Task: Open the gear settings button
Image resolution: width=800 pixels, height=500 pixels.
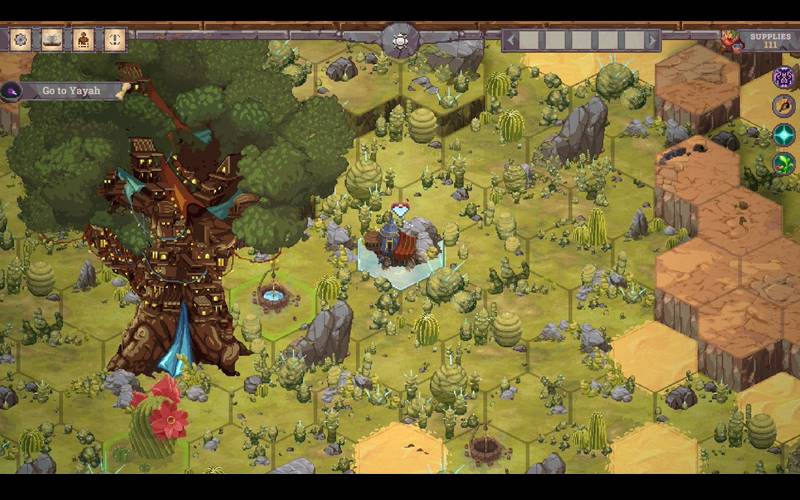Action: pos(20,40)
